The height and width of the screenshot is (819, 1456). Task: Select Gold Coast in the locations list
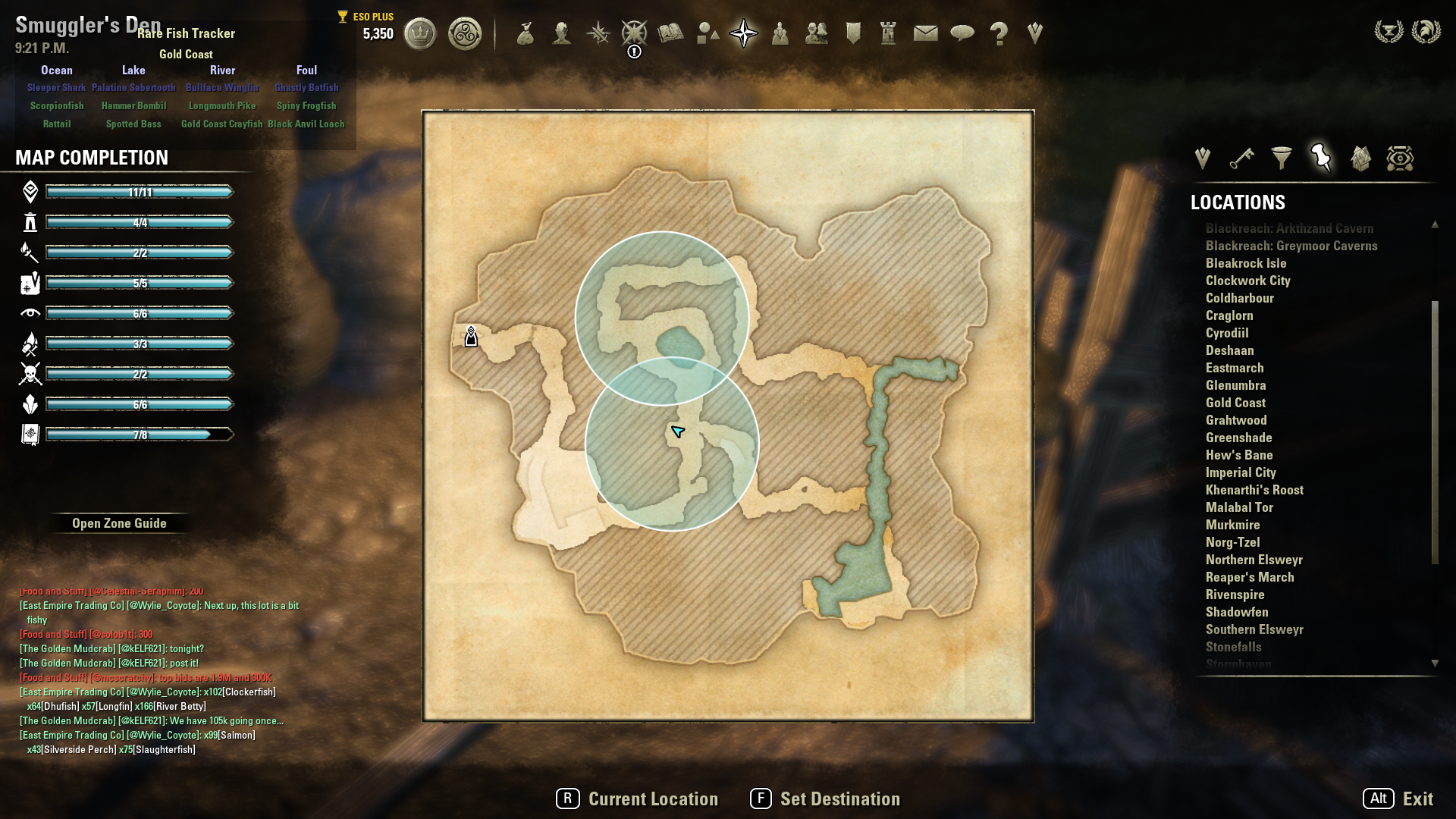point(1235,403)
